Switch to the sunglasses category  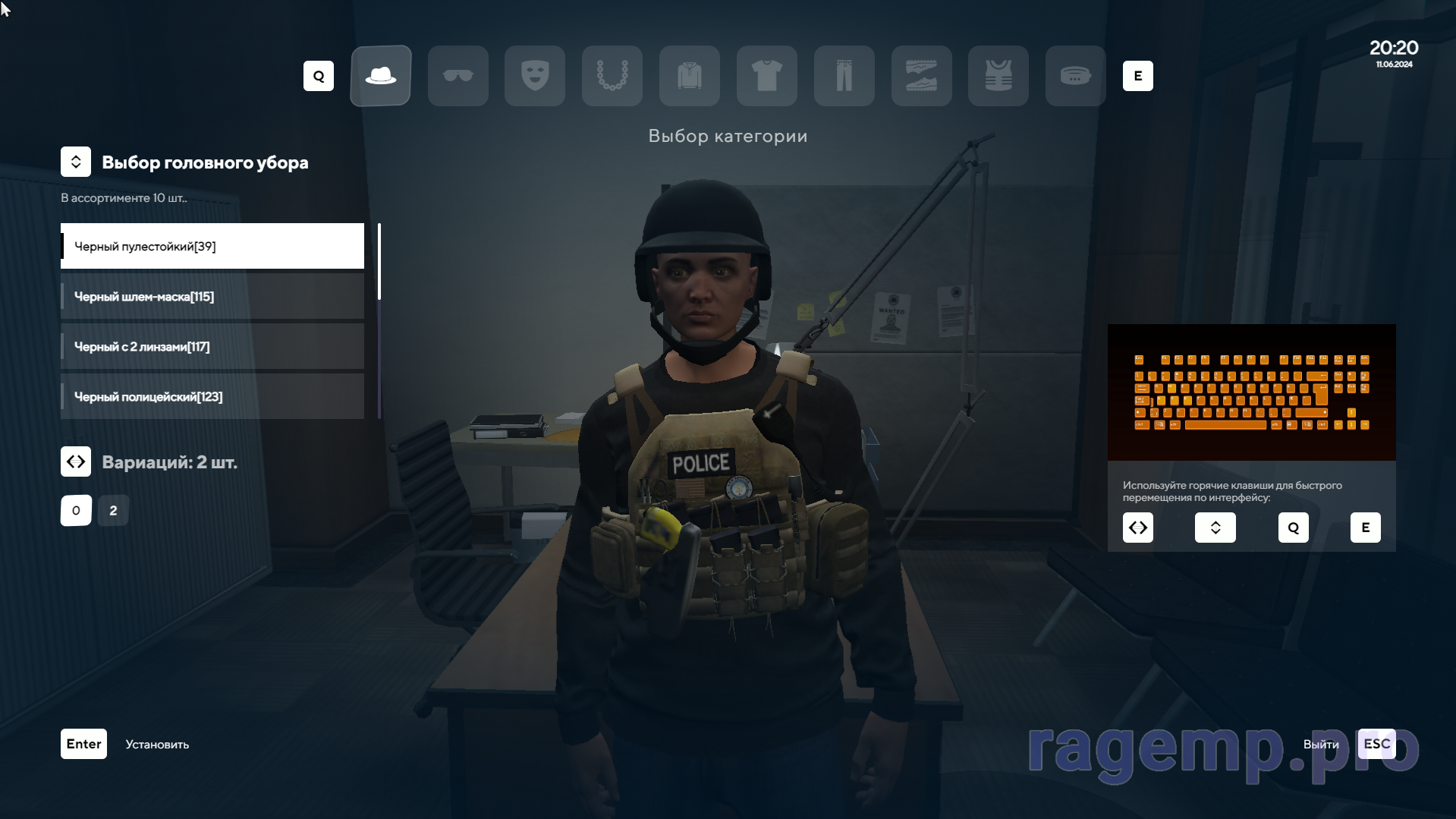point(458,76)
